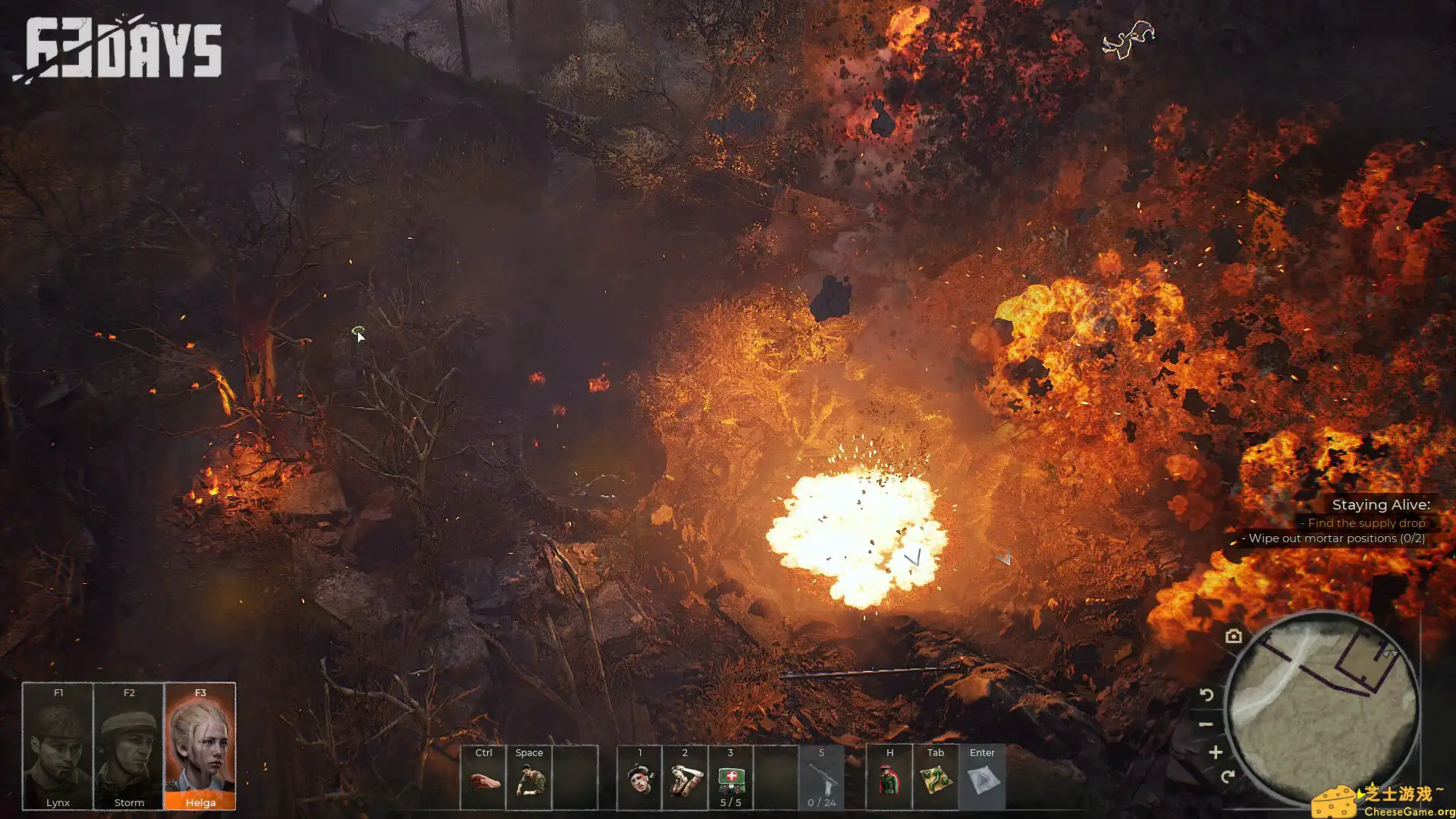Choose Helga's highlighted portrait
Image resolution: width=1456 pixels, height=819 pixels.
pos(200,746)
